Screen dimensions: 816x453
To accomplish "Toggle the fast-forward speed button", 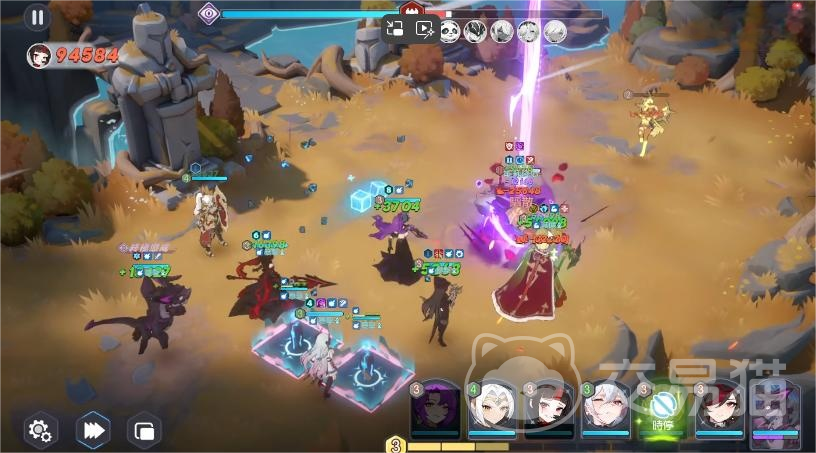I will point(93,431).
